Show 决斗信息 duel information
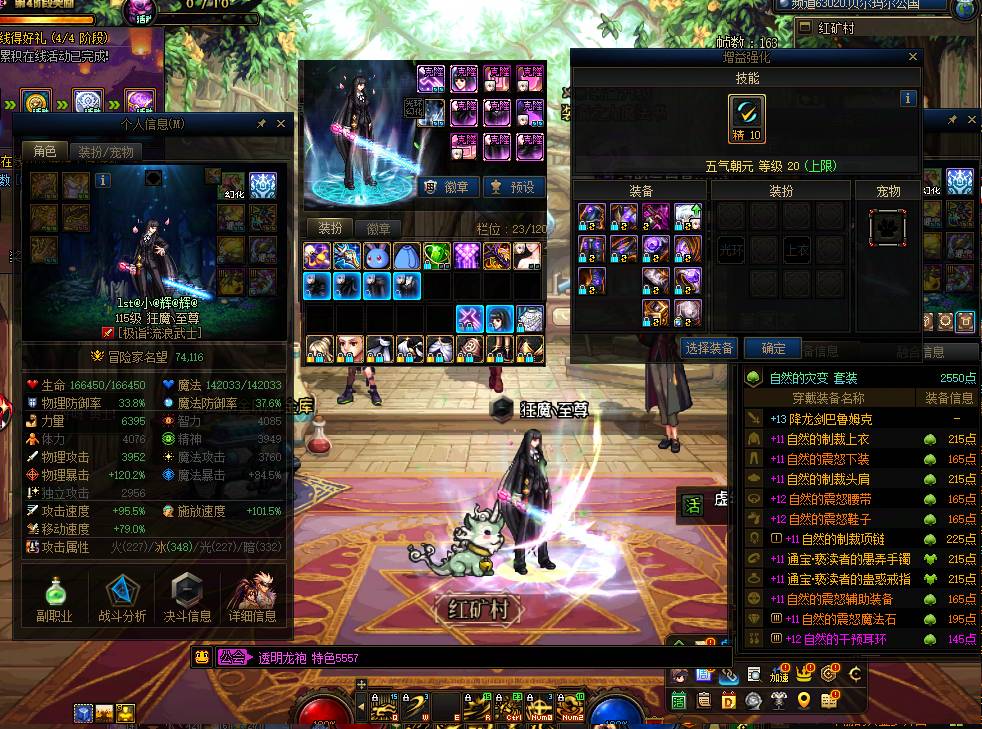This screenshot has height=729, width=982. pyautogui.click(x=187, y=597)
